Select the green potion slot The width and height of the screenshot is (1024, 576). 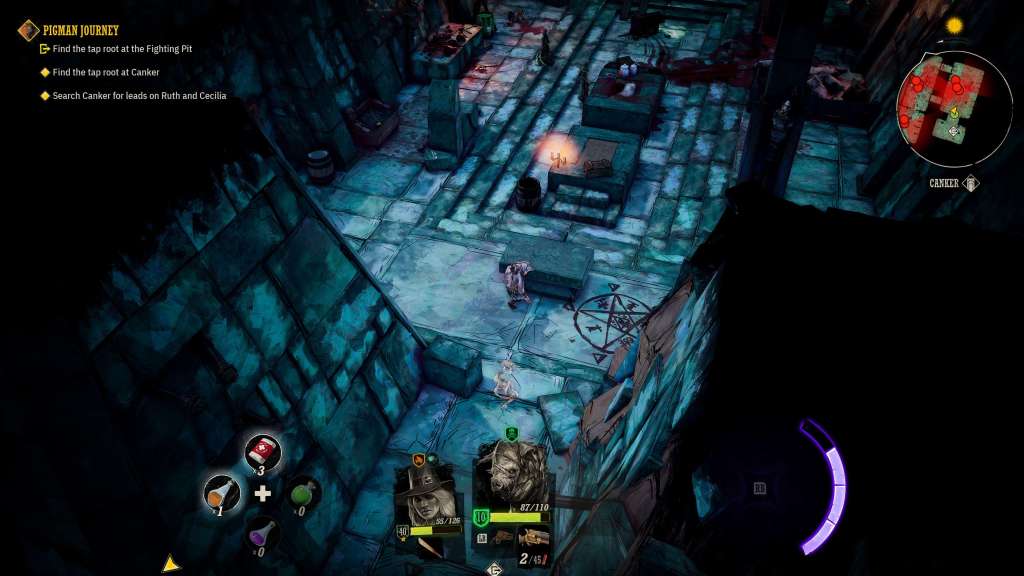click(303, 493)
